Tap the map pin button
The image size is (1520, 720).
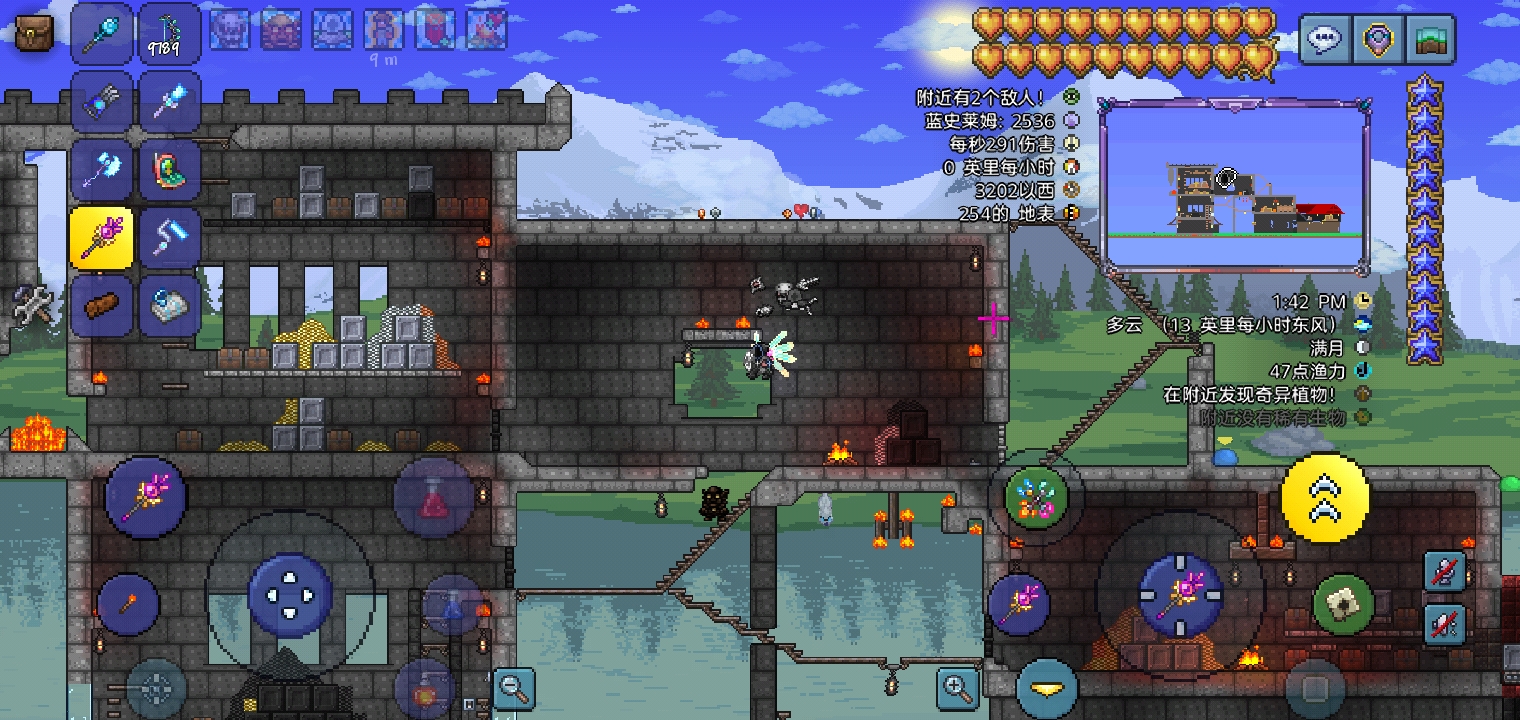coord(1378,40)
